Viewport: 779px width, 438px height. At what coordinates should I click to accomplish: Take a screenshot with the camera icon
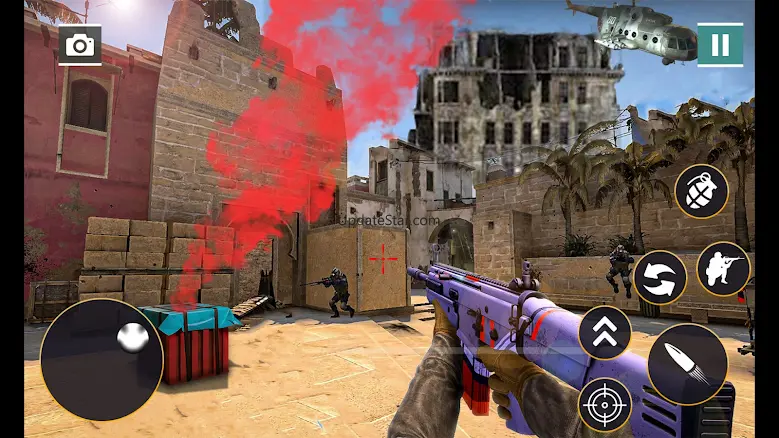point(79,45)
